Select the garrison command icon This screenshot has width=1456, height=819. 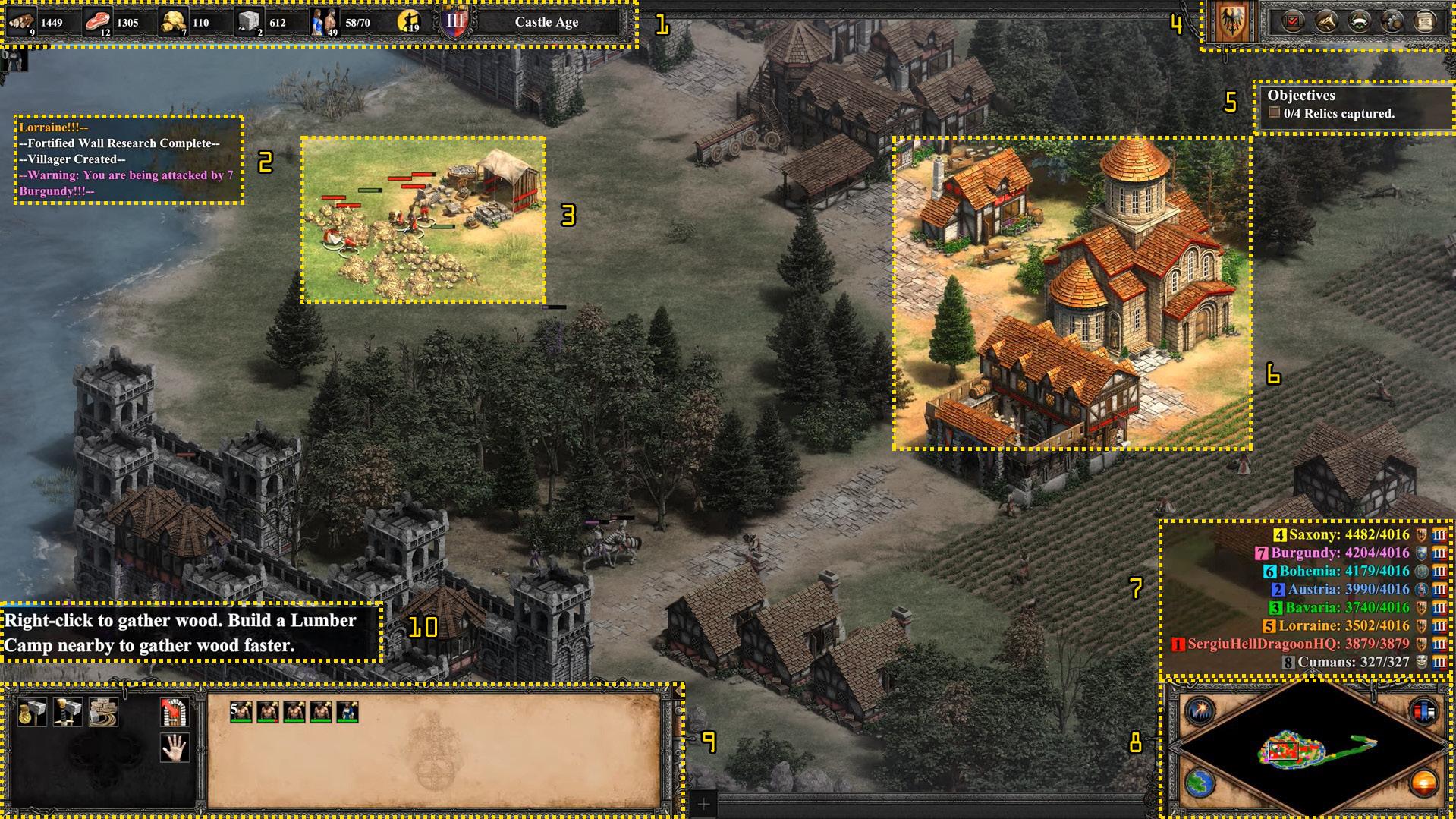point(175,712)
